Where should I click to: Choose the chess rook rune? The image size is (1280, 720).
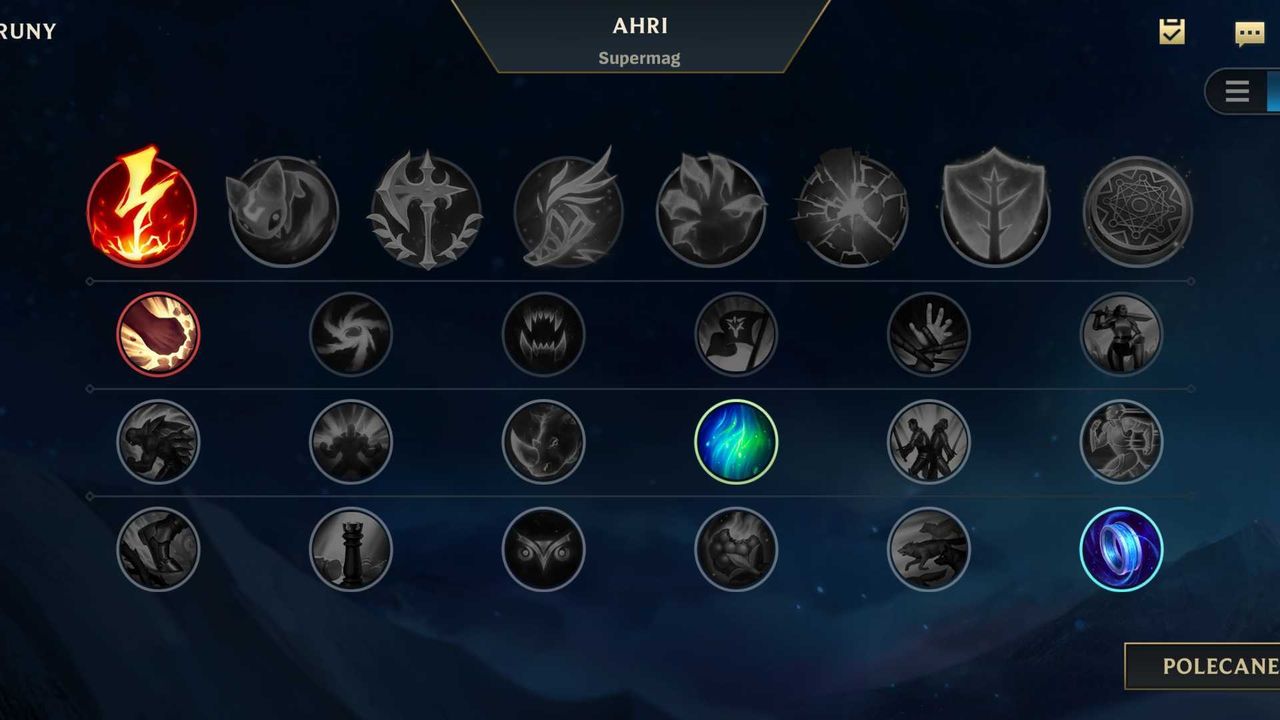[351, 549]
